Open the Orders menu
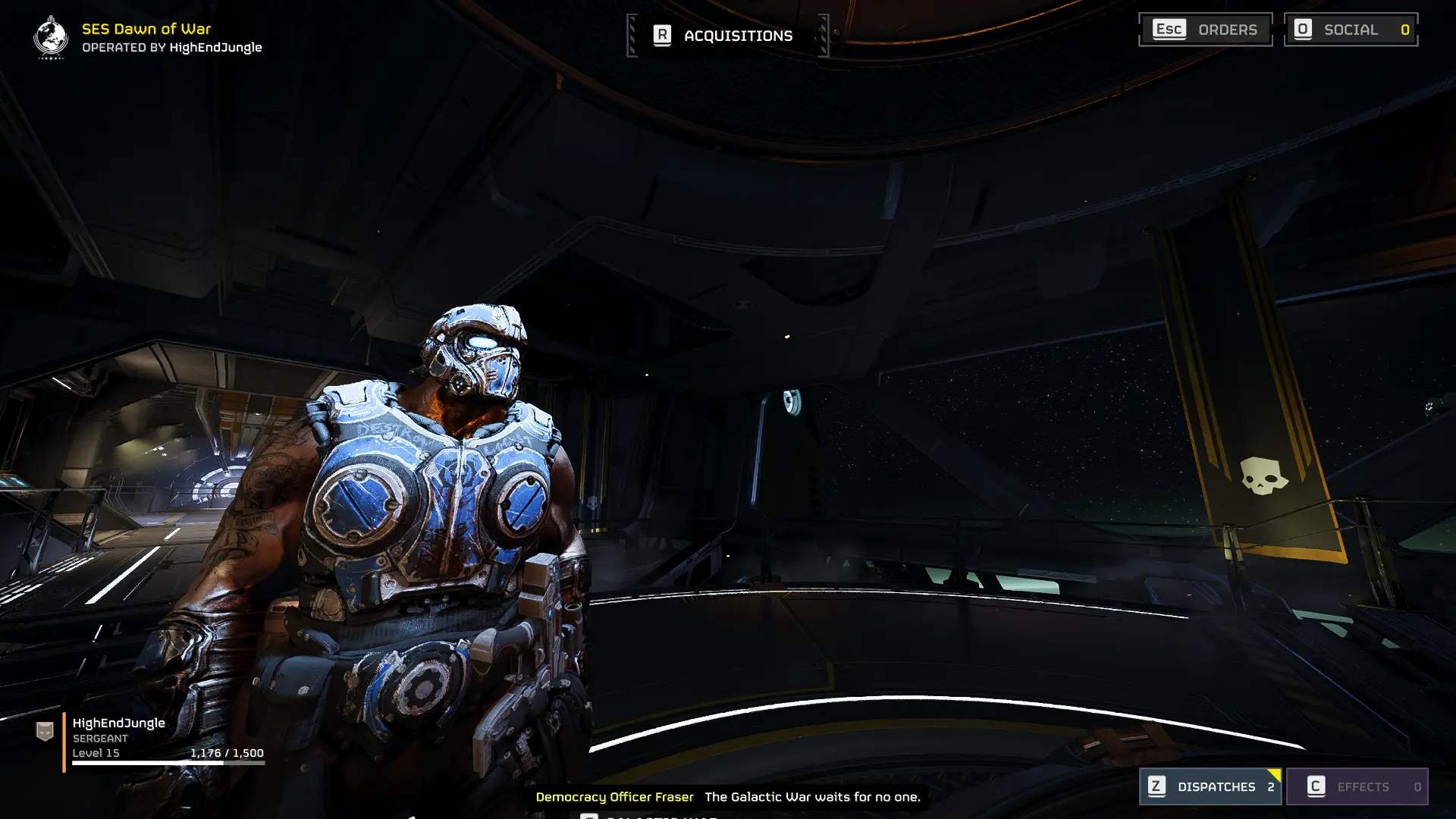This screenshot has height=819, width=1456. pos(1205,30)
